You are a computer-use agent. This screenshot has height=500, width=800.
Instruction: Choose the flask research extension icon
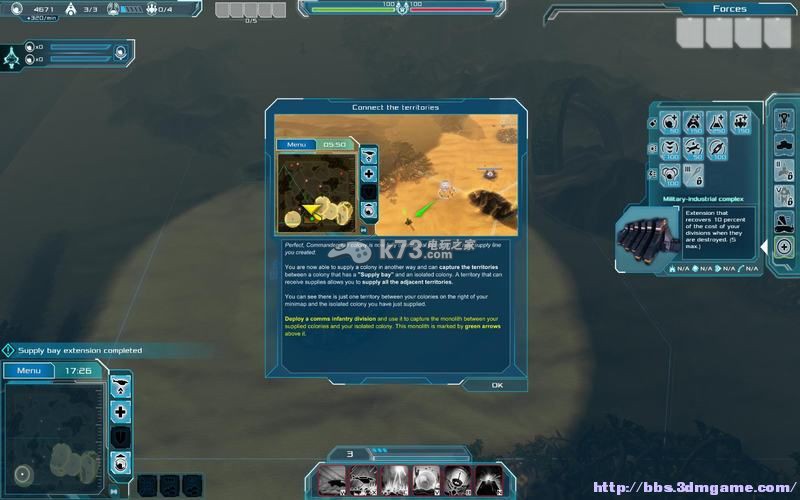coord(718,123)
